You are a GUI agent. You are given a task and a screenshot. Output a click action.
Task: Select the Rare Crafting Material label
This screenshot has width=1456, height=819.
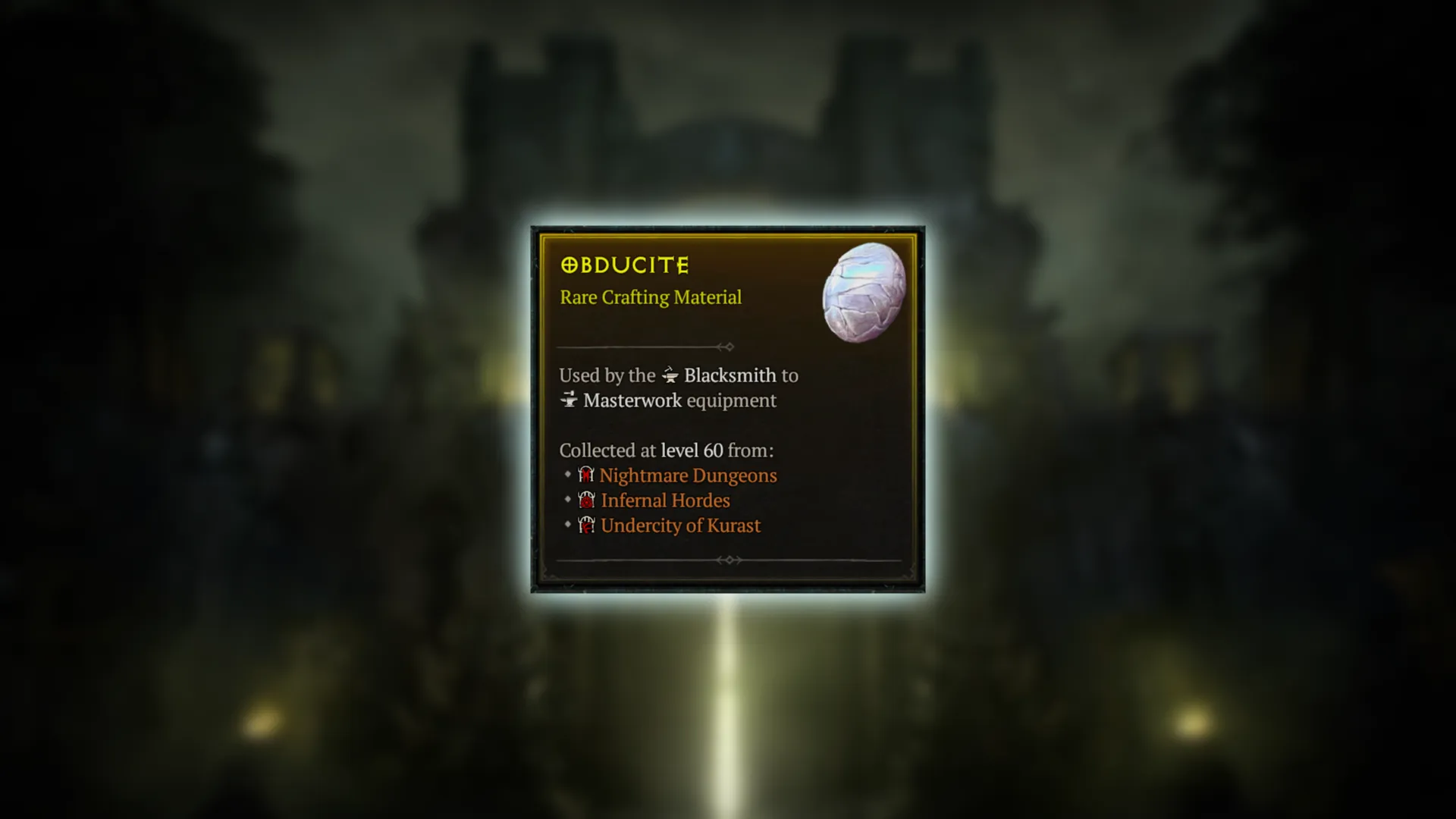(x=650, y=297)
